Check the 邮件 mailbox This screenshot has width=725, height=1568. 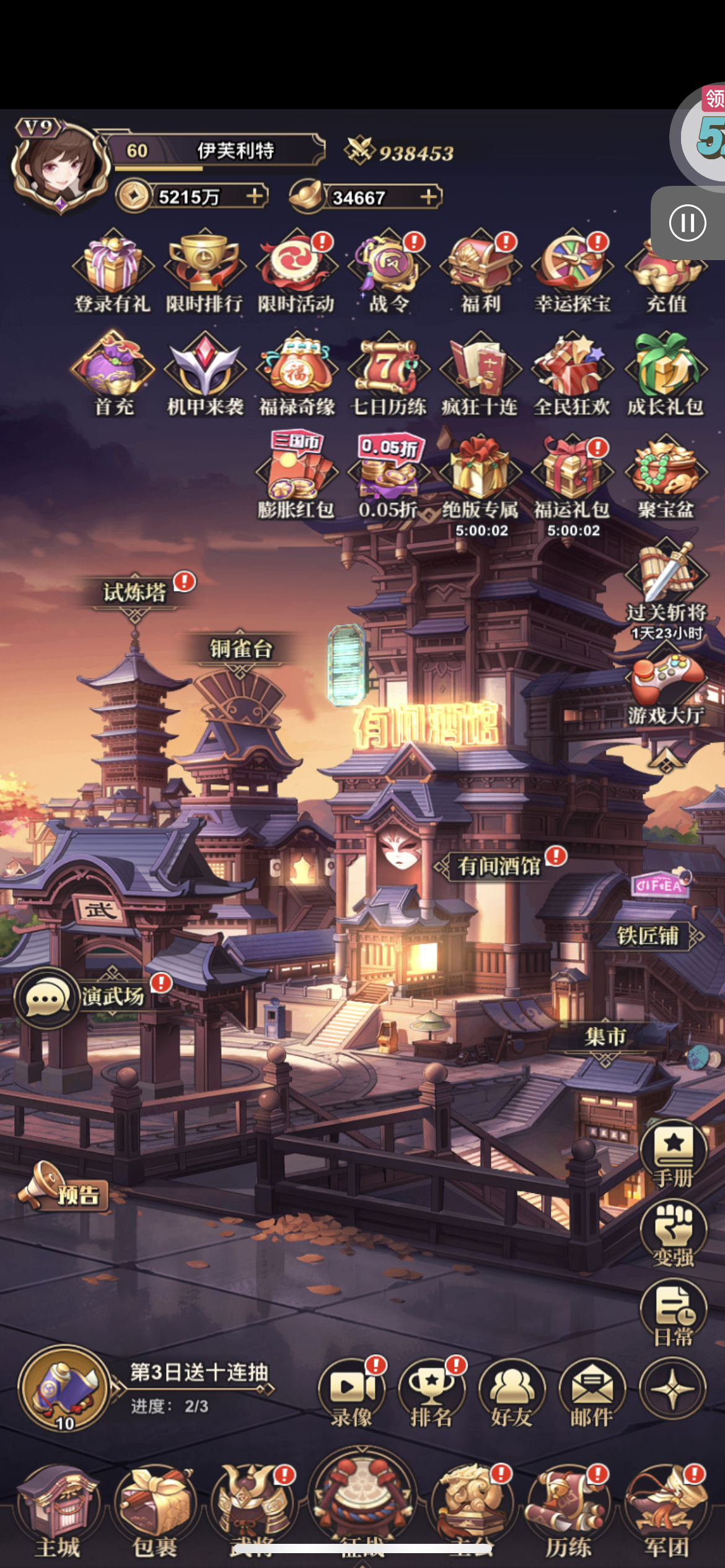coord(592,1393)
